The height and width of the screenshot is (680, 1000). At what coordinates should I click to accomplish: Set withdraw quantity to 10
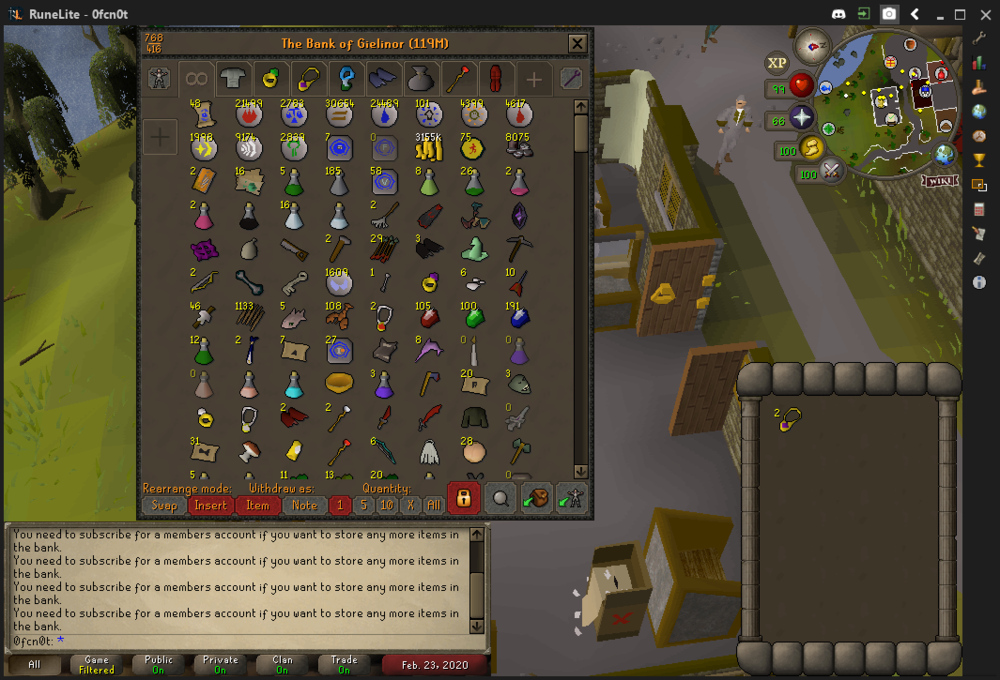pos(387,505)
